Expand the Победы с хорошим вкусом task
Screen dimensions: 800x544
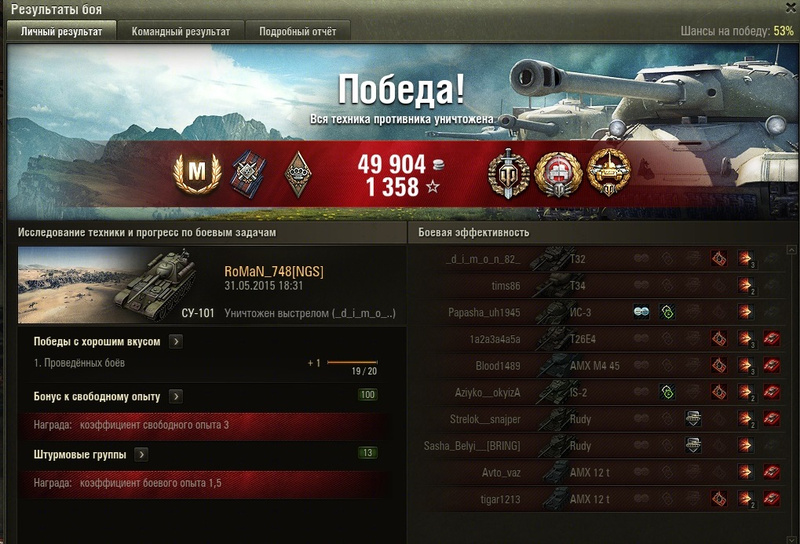[176, 342]
